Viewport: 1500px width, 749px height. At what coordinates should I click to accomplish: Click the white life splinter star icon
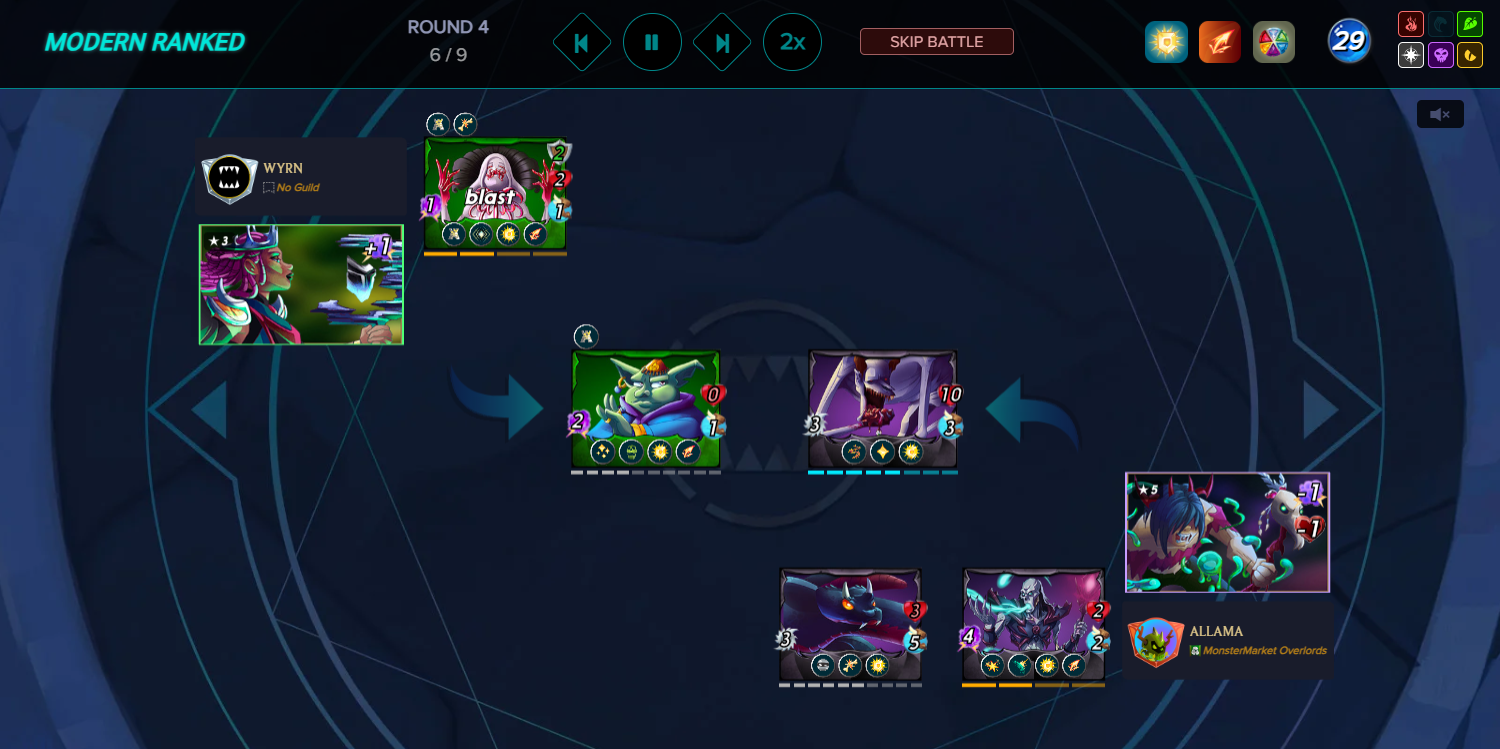[1411, 55]
